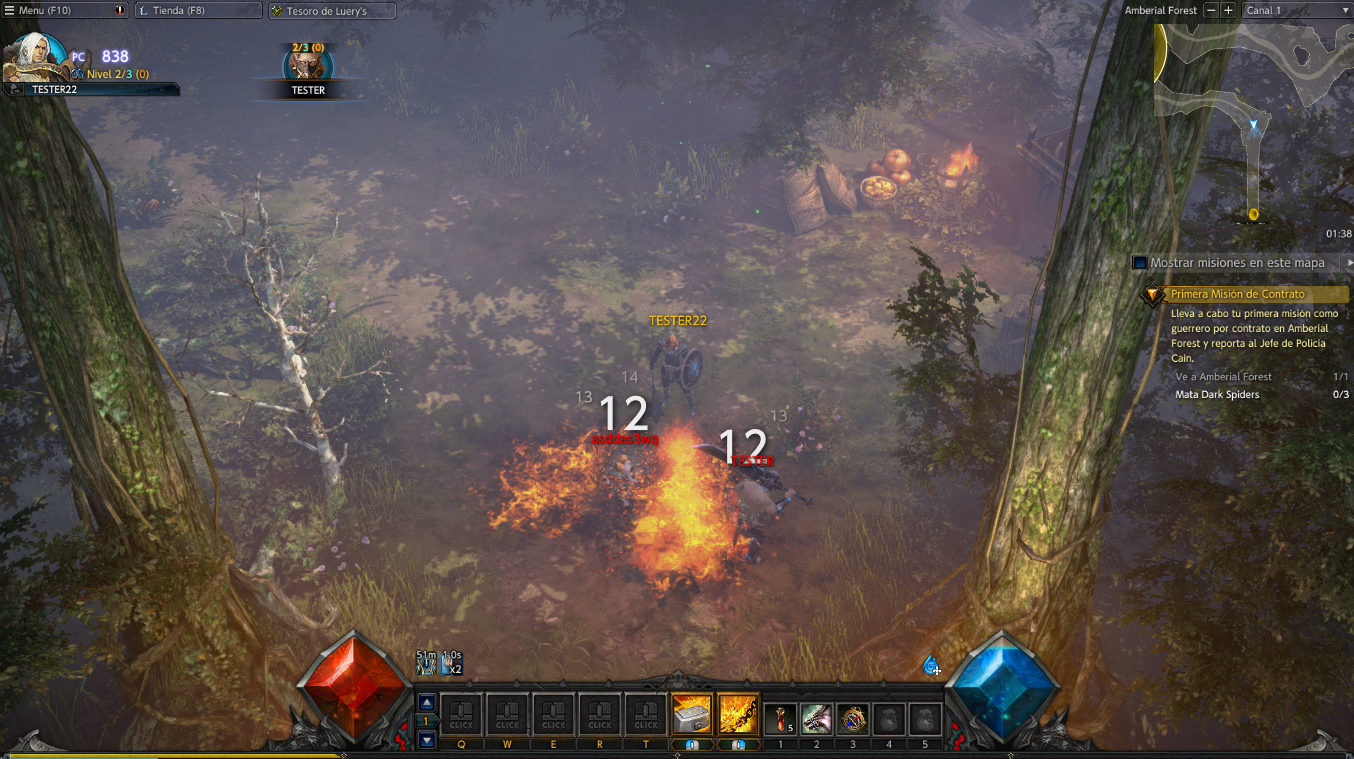Screen dimensions: 1354x759
Task: Open the Tienda (F8) shop
Action: [x=196, y=11]
